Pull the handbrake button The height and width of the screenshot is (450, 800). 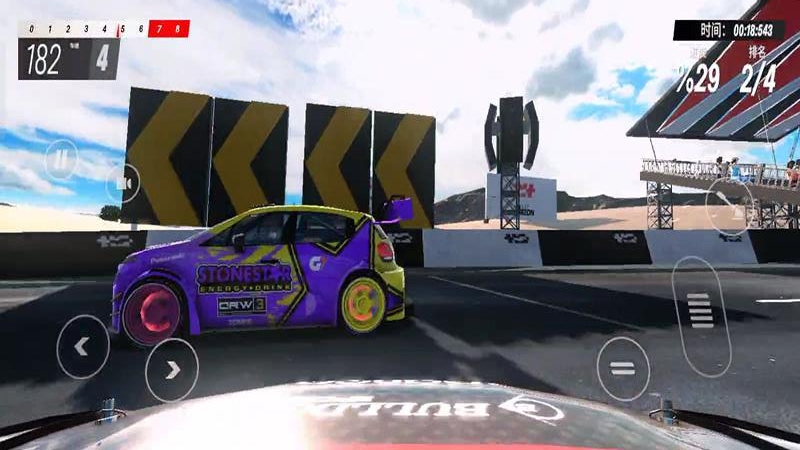pos(728,206)
